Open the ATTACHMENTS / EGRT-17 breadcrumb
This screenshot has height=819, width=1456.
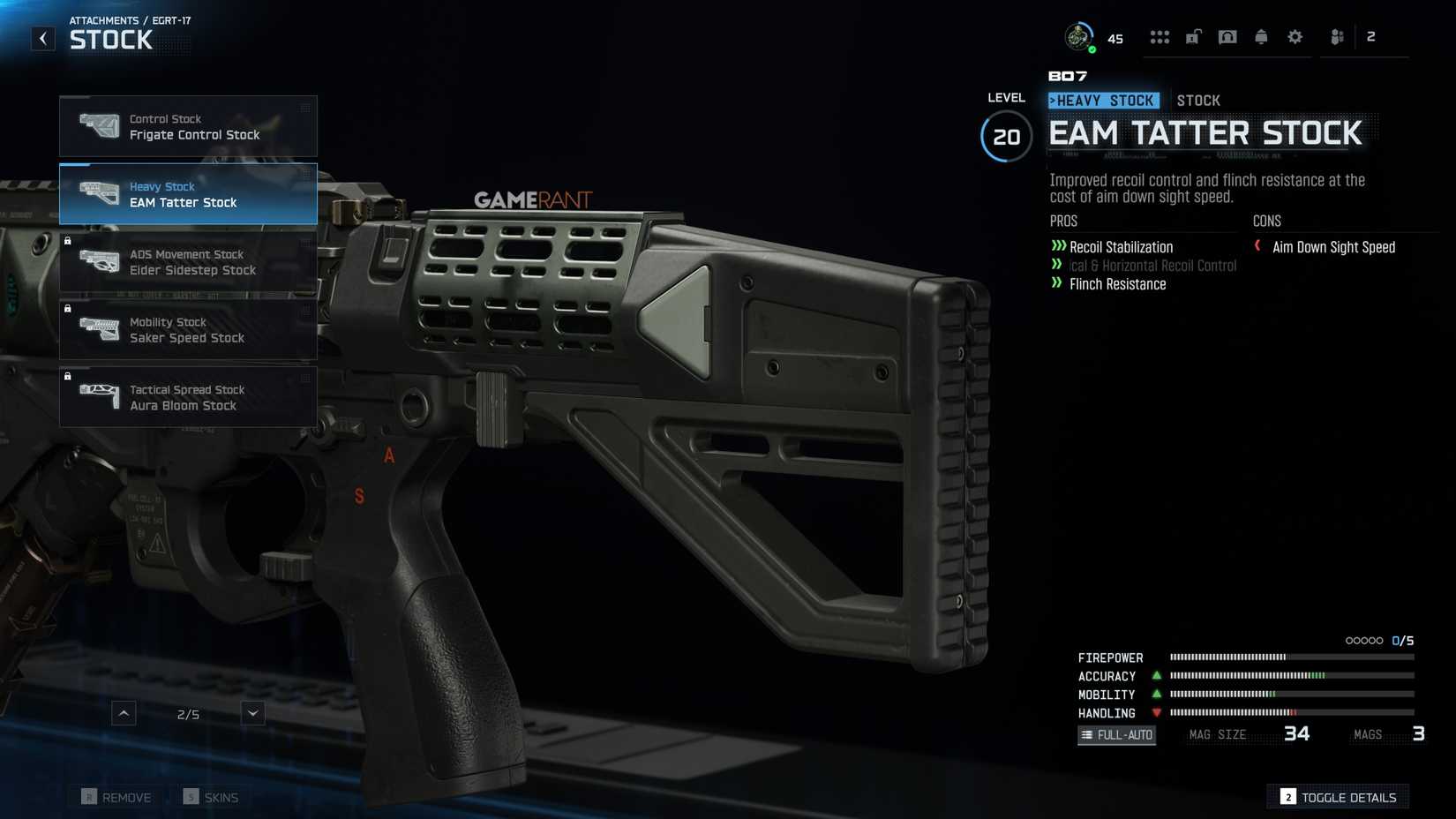(129, 19)
